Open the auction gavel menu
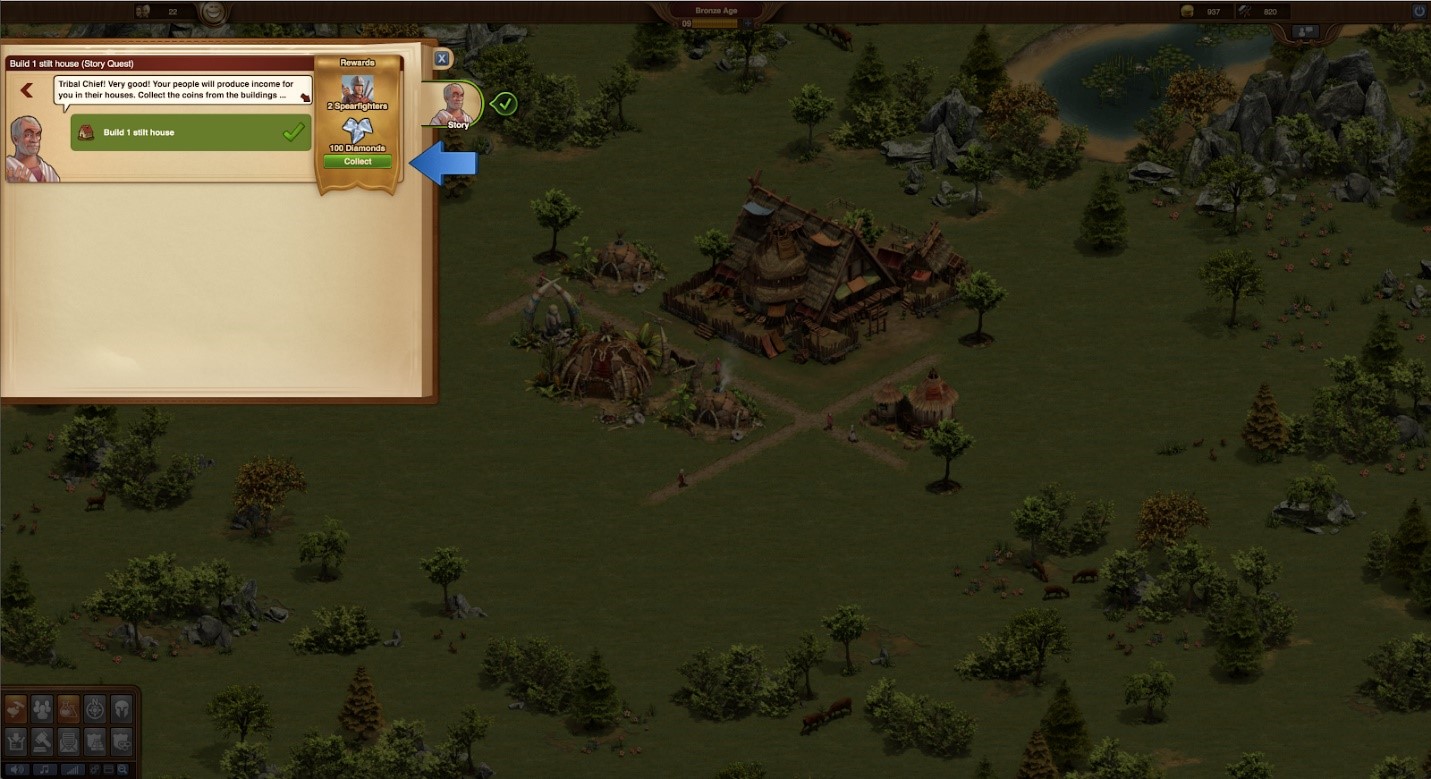The height and width of the screenshot is (779, 1431). (42, 741)
